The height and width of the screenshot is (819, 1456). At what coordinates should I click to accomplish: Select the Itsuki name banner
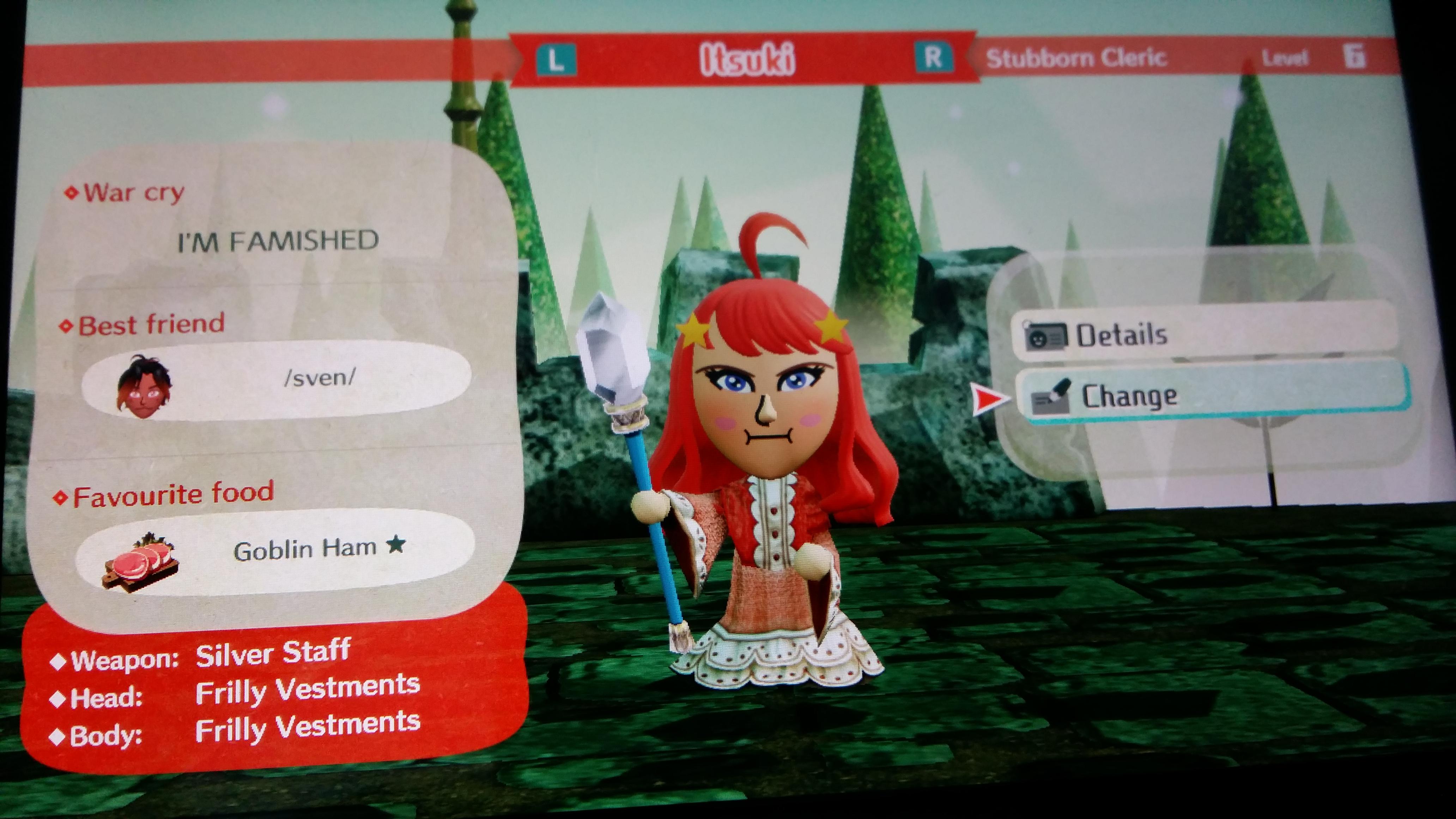pos(748,58)
